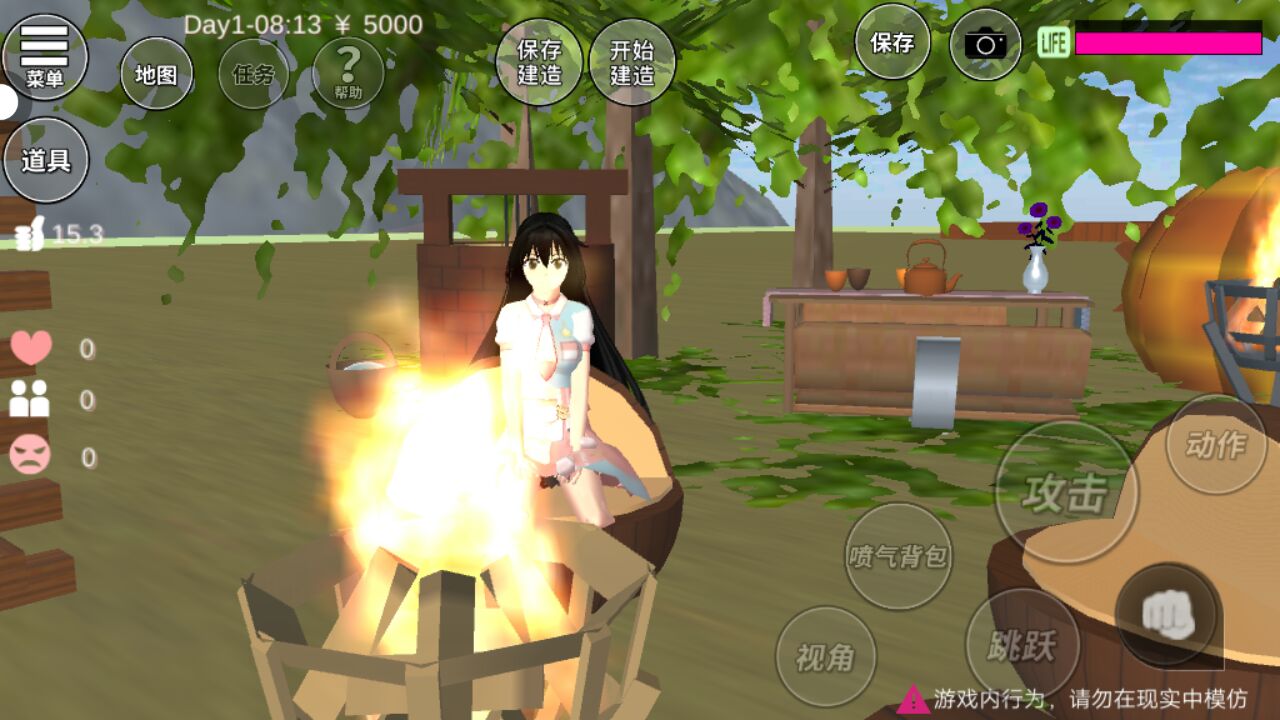The width and height of the screenshot is (1280, 720).
Task: Click the 保存建造 button
Action: [x=539, y=62]
